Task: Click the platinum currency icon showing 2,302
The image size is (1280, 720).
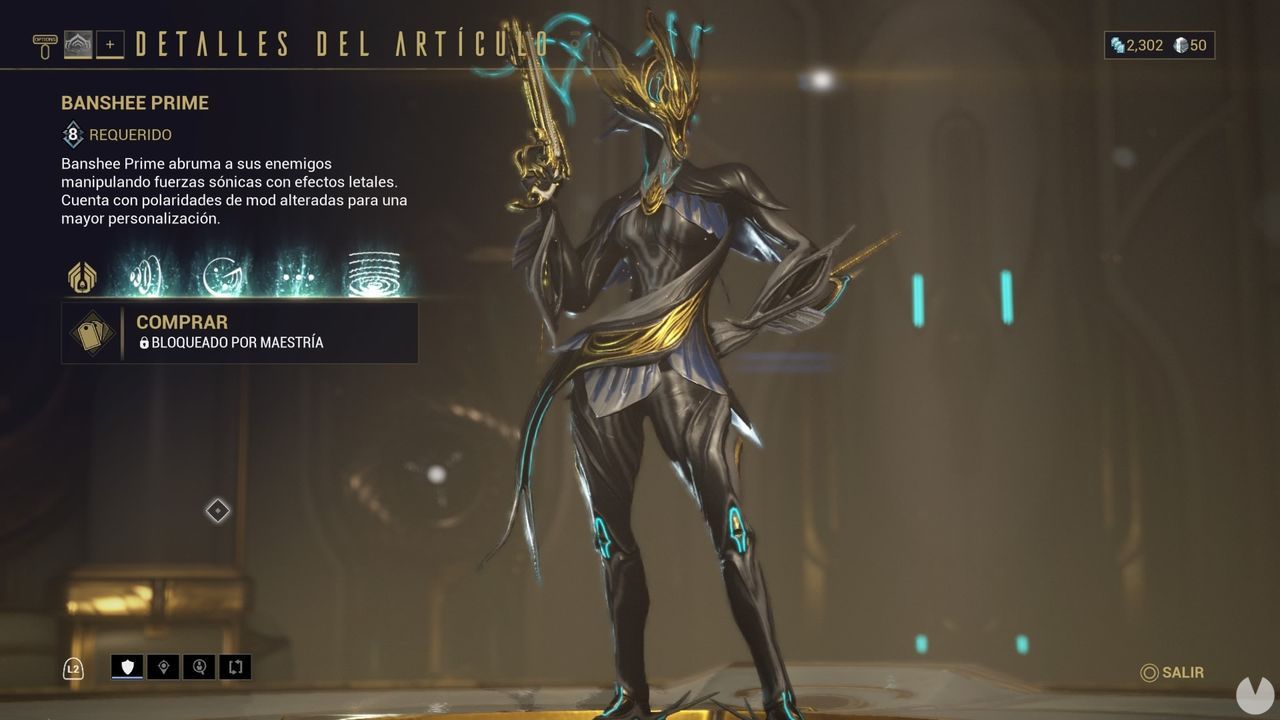Action: 1117,44
